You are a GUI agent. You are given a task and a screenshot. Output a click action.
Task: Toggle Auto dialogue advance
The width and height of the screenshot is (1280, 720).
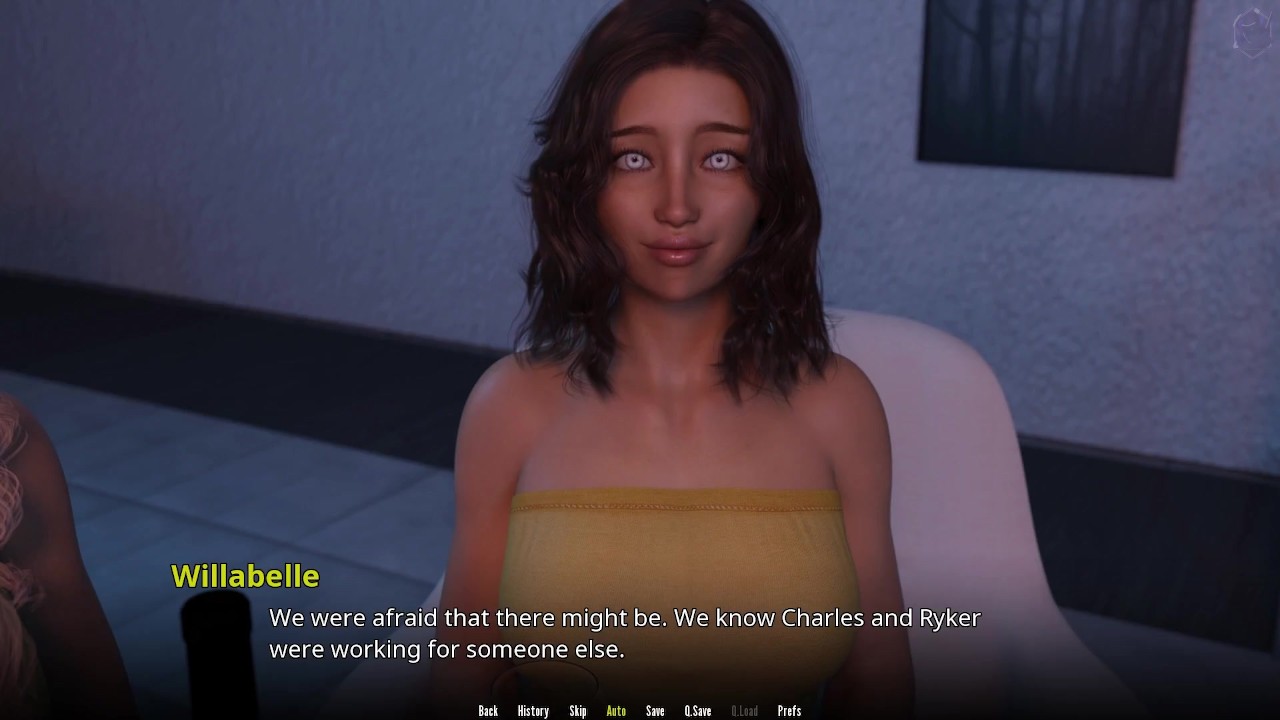[616, 711]
